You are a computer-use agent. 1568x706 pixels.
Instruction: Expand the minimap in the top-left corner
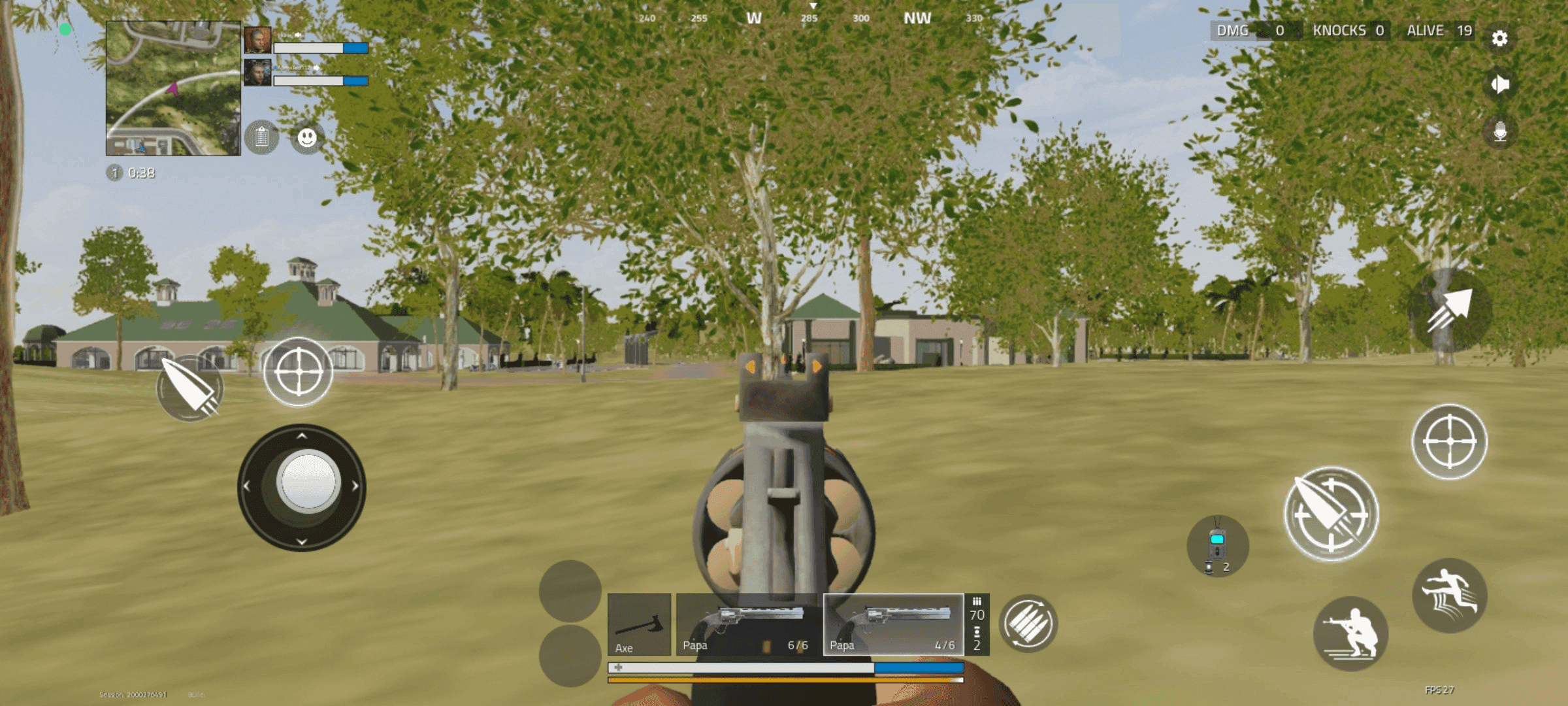pos(173,88)
